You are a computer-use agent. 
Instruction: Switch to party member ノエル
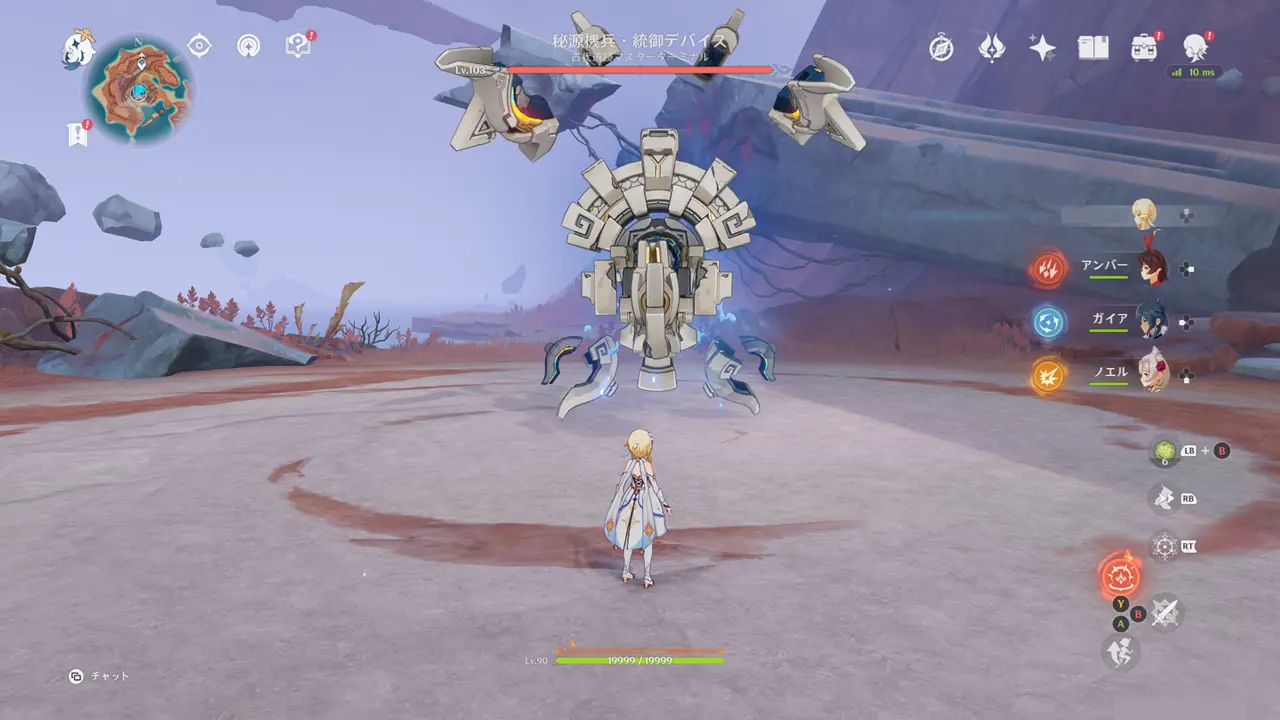tap(1152, 374)
